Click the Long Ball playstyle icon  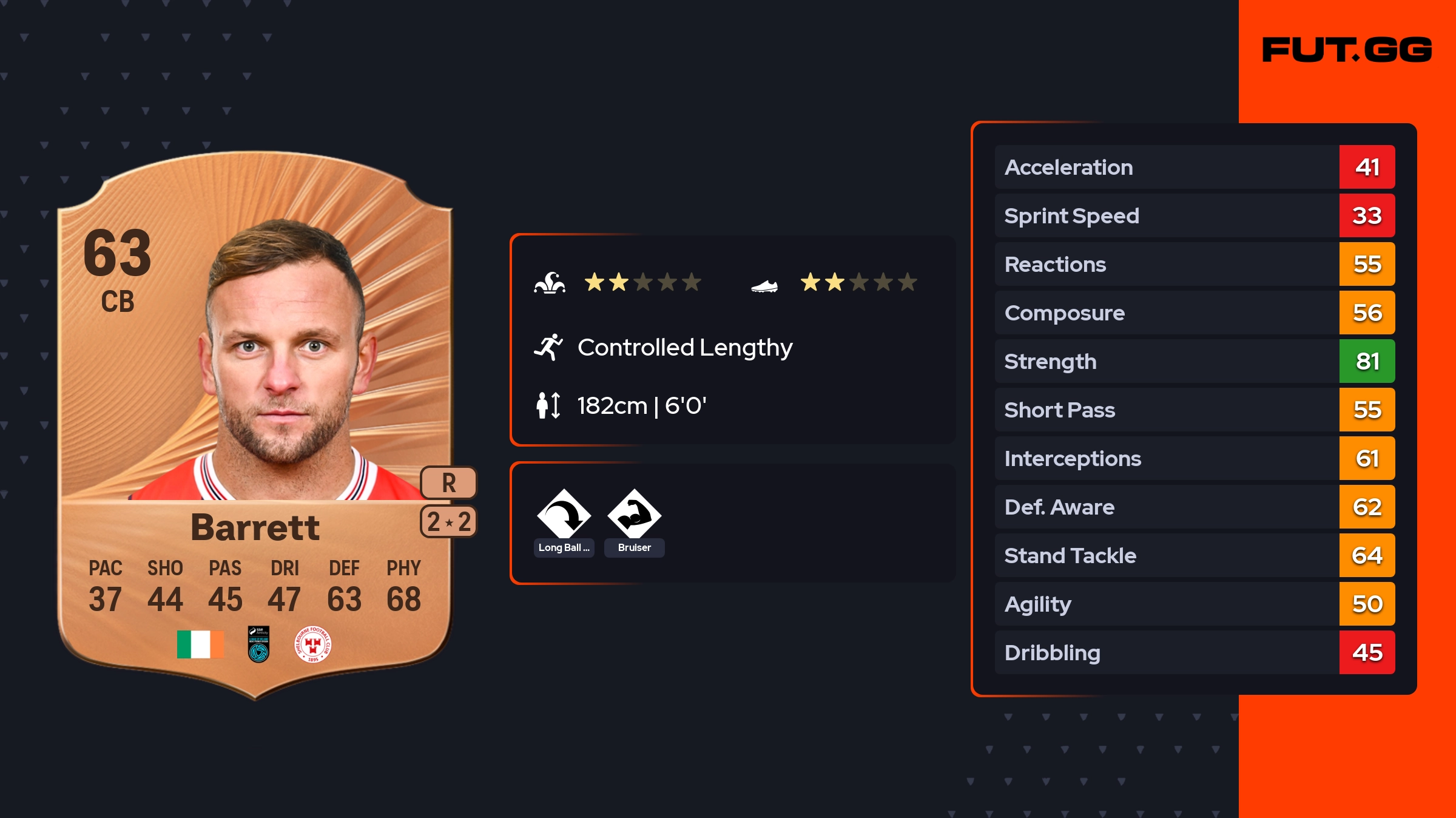[x=564, y=515]
